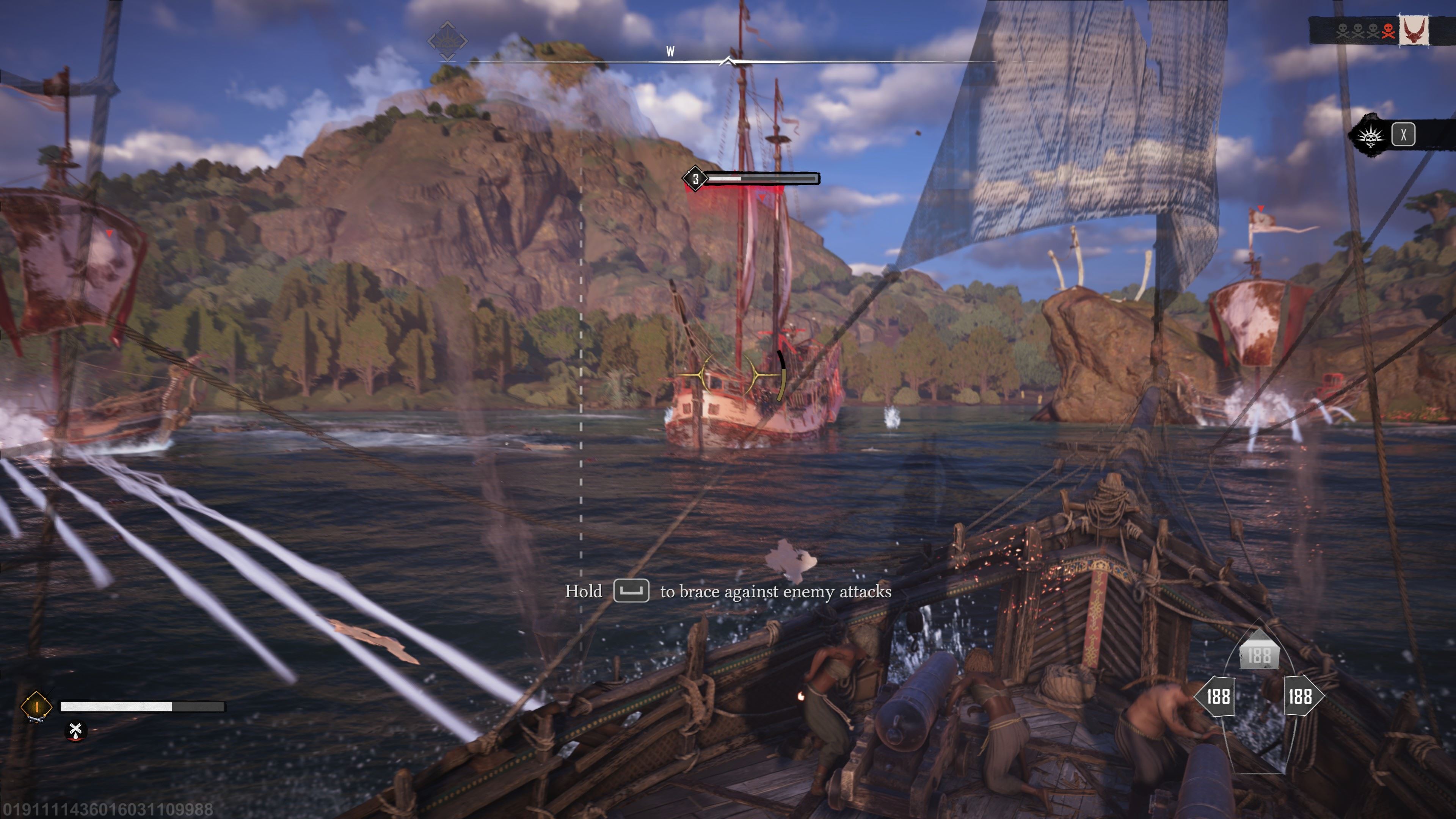Screen dimensions: 1456x819
Task: Click the horned bull faction emblem
Action: 1414,30
